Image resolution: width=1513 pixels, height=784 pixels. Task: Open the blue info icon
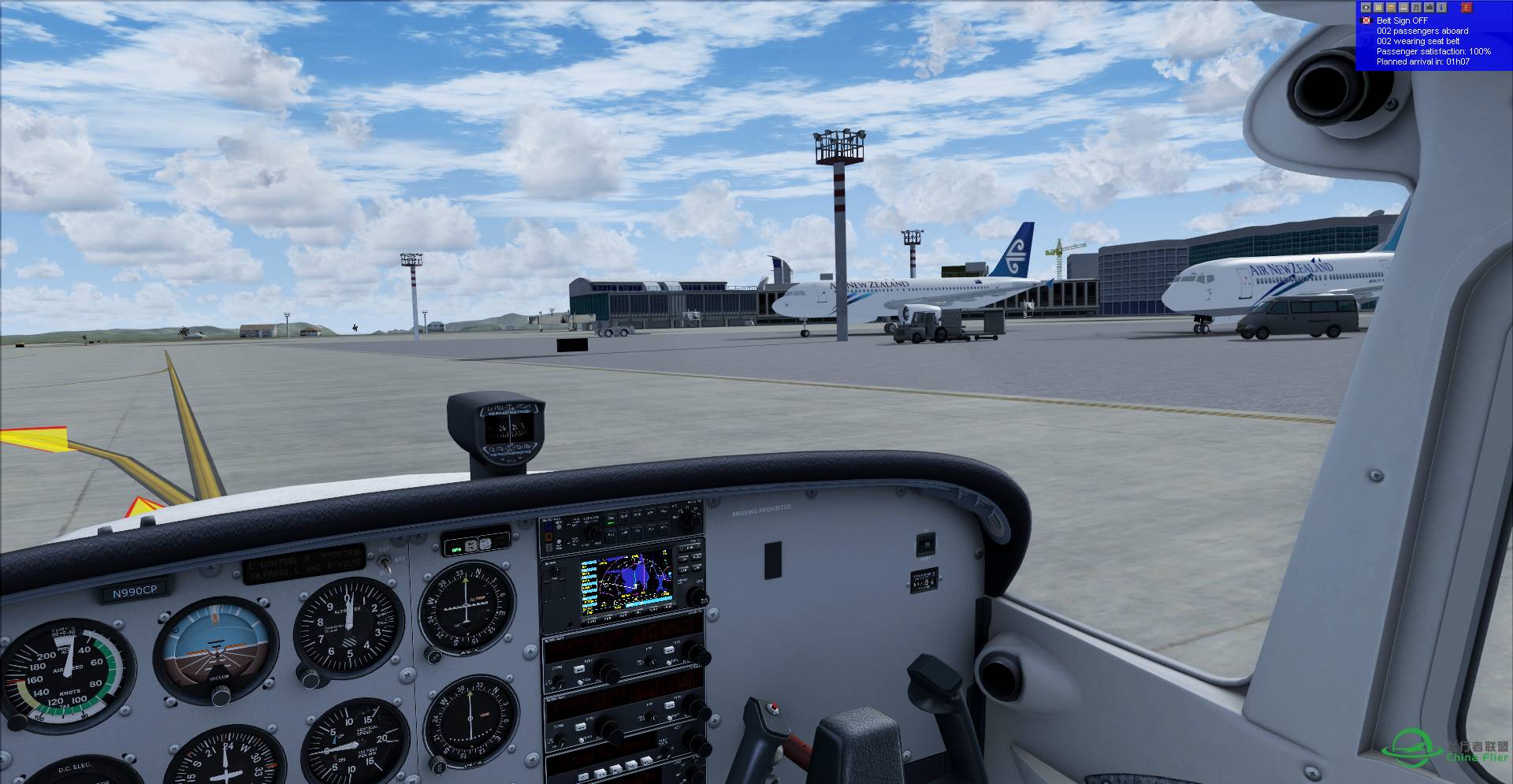point(1441,7)
